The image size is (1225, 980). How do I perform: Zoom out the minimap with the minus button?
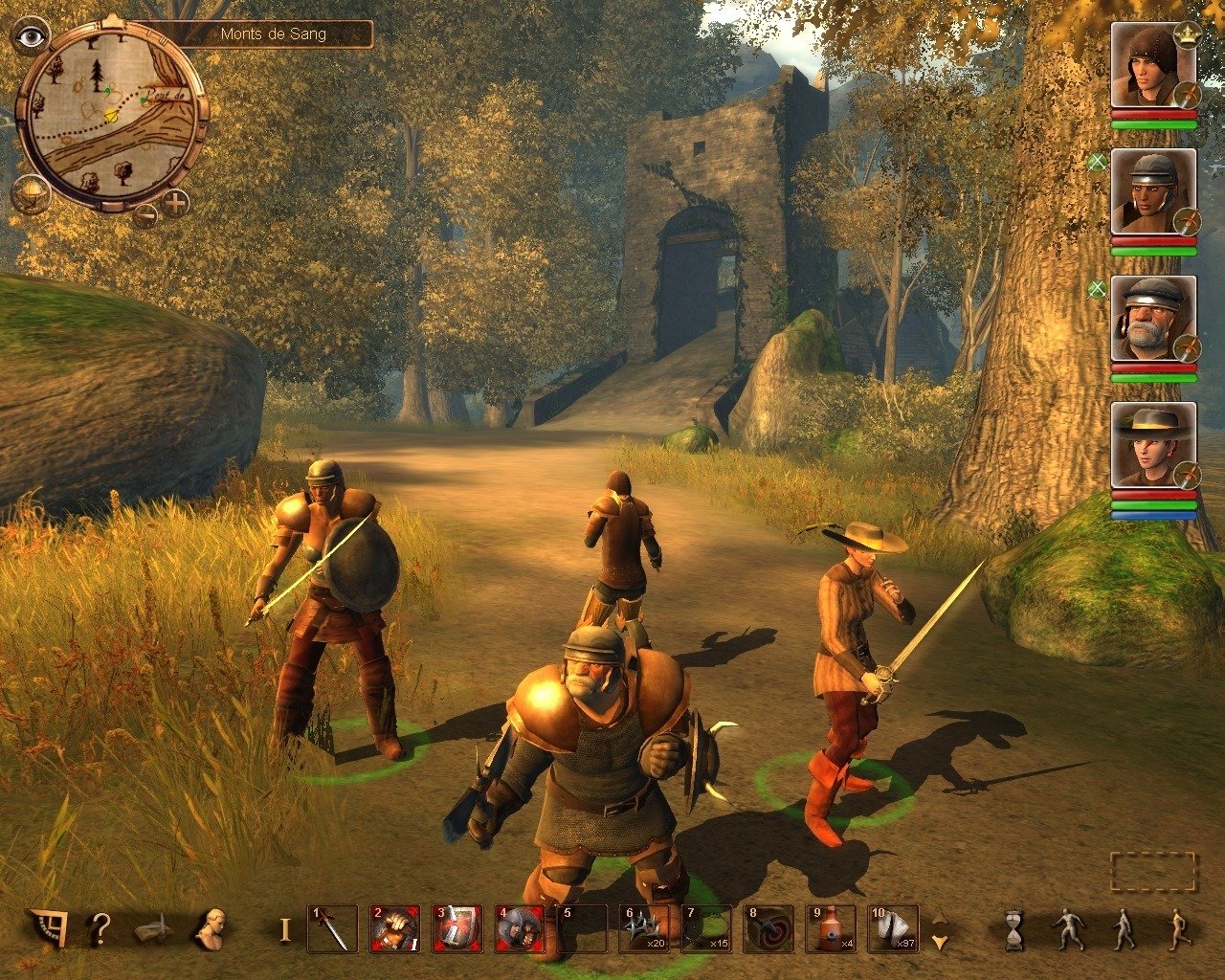[145, 212]
